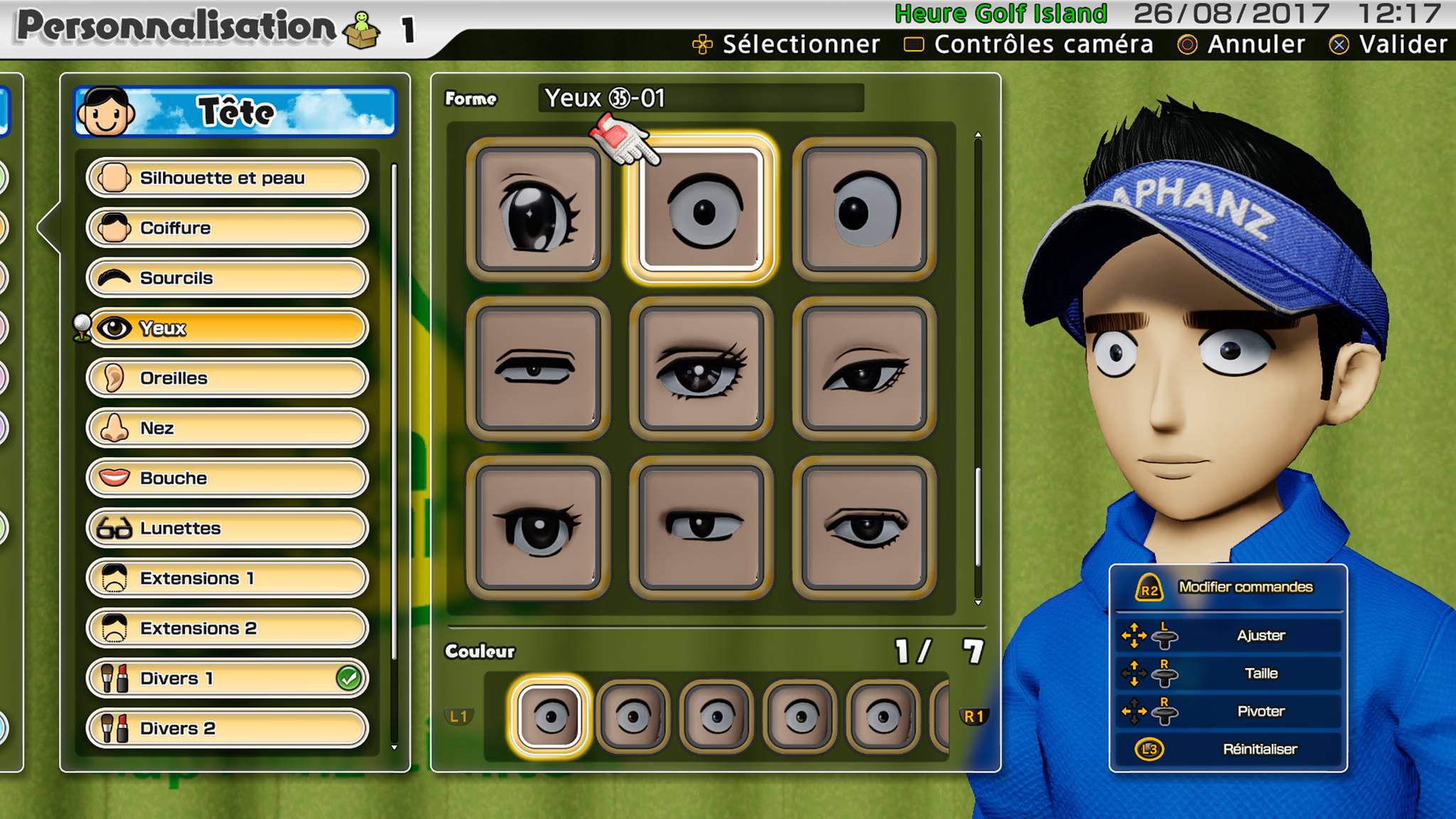Open the Oreilles category
This screenshot has width=1456, height=819.
[227, 378]
